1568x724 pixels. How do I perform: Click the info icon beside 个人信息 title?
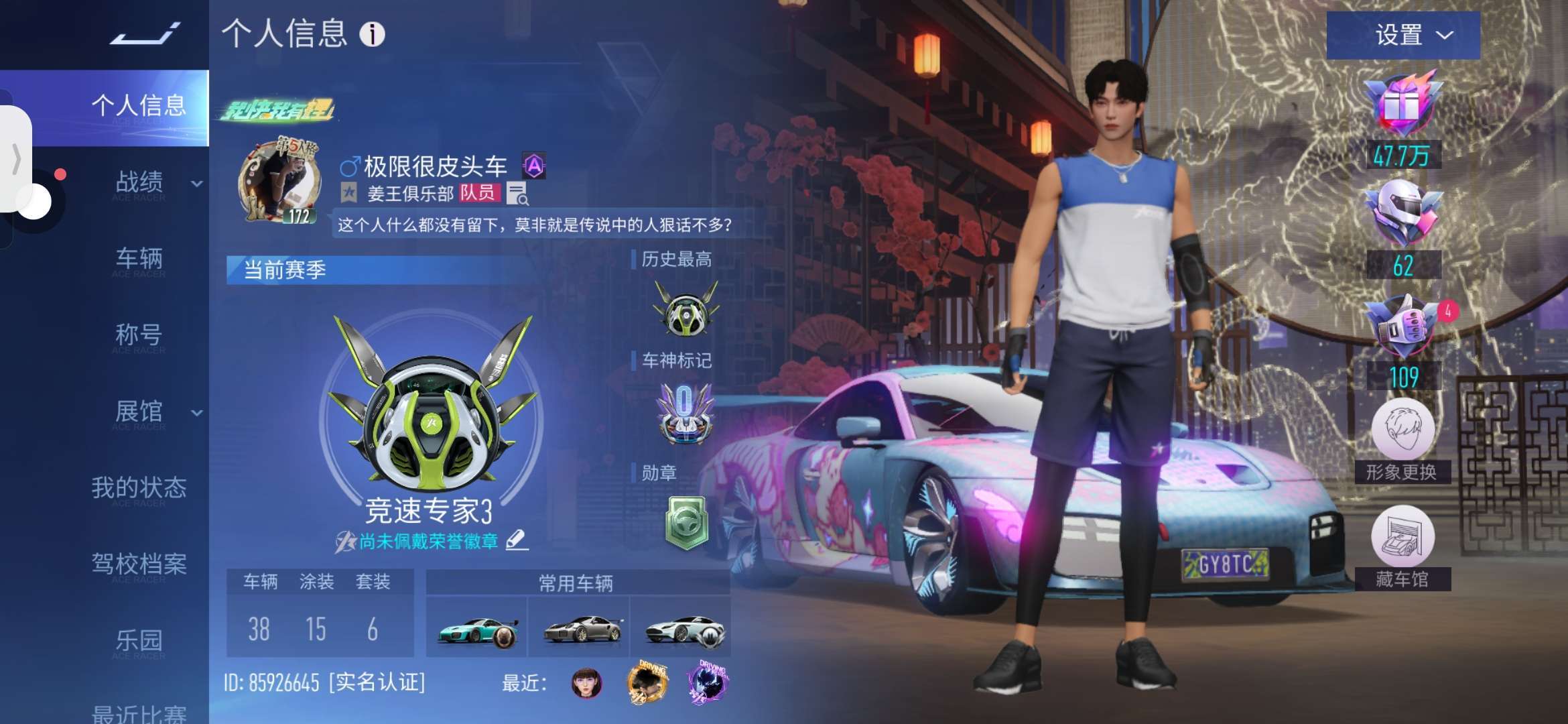[x=372, y=34]
